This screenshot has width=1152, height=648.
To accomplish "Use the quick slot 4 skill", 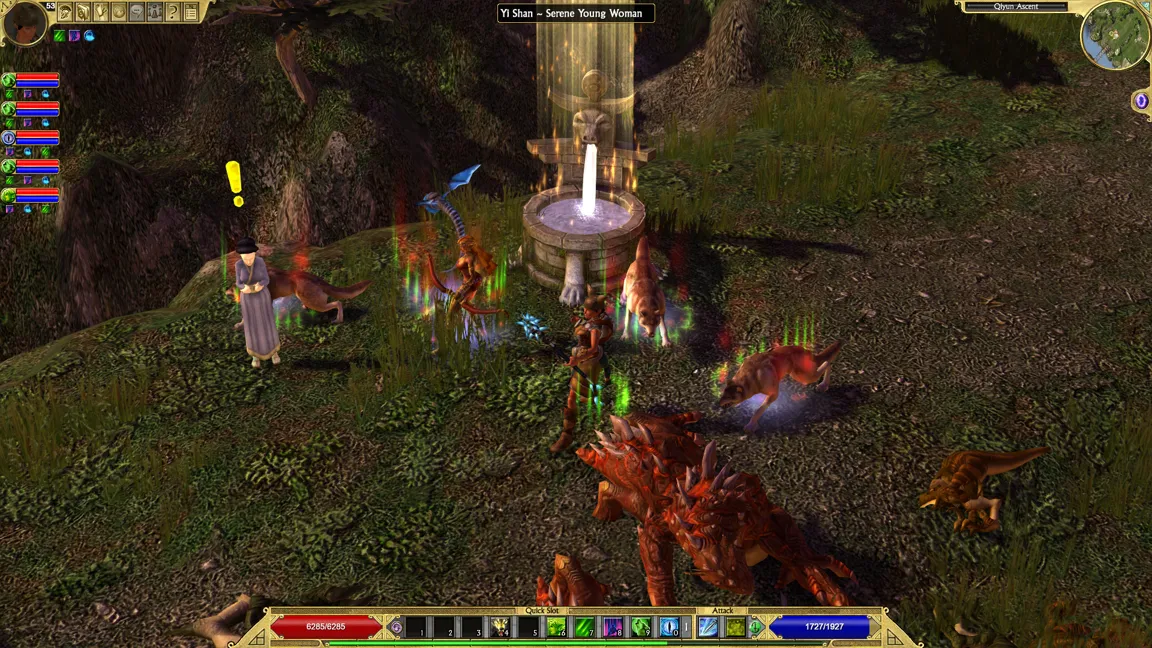I will click(500, 628).
